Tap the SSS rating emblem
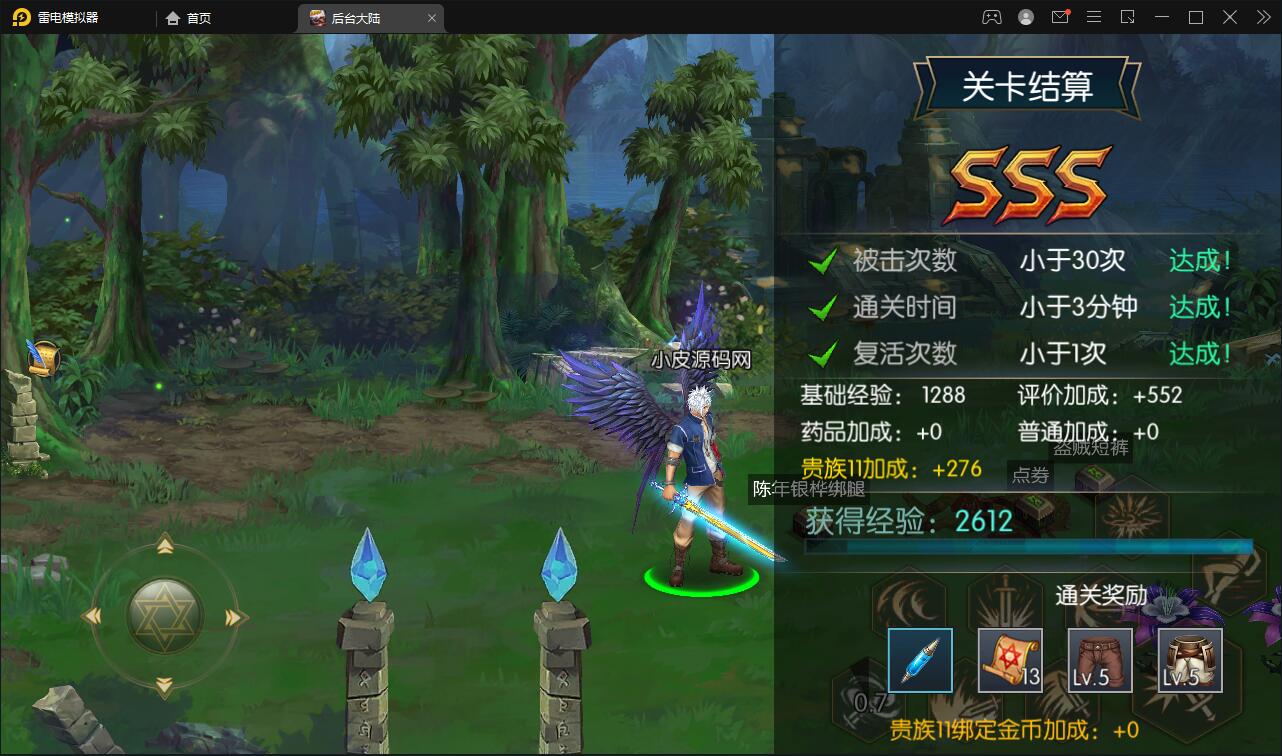The image size is (1282, 756). pos(1030,182)
